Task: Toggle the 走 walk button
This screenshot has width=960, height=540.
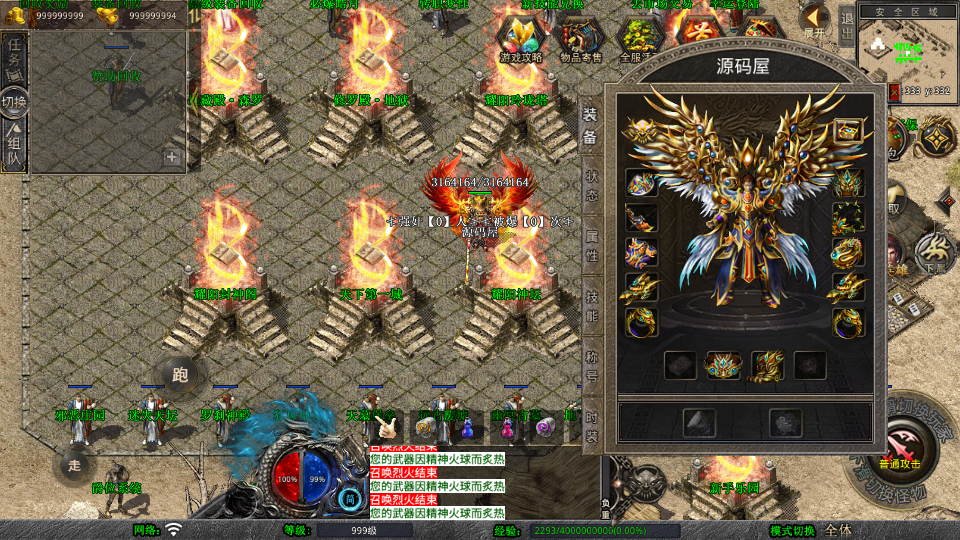Action: [x=74, y=464]
